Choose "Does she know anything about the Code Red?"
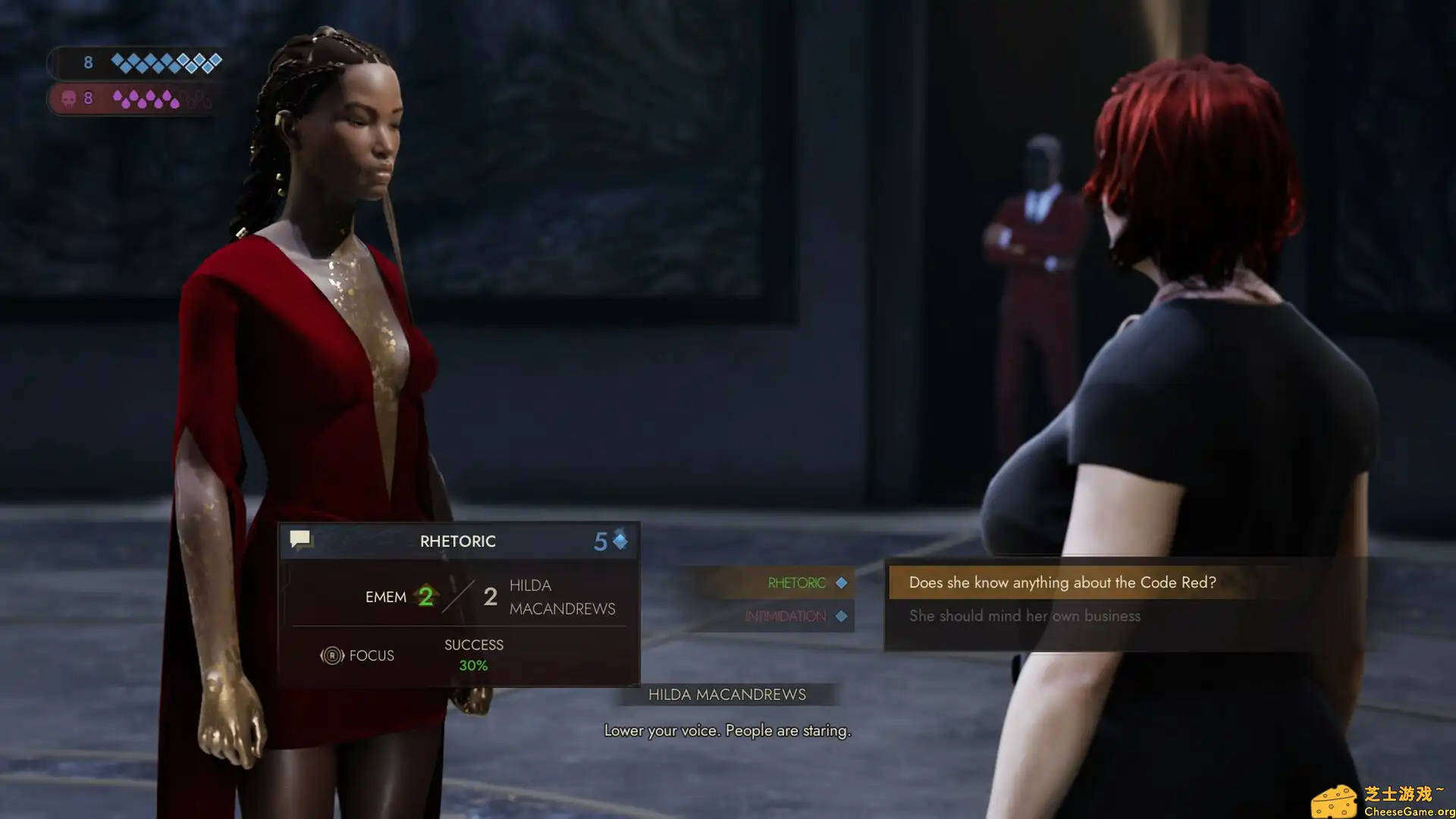Image resolution: width=1456 pixels, height=819 pixels. click(x=1062, y=582)
